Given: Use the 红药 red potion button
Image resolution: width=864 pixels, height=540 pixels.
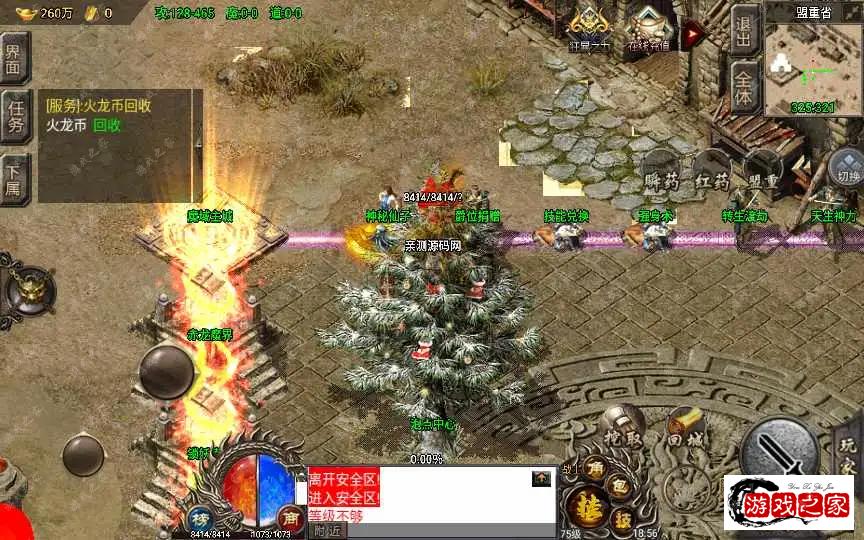Looking at the screenshot, I should tap(712, 178).
